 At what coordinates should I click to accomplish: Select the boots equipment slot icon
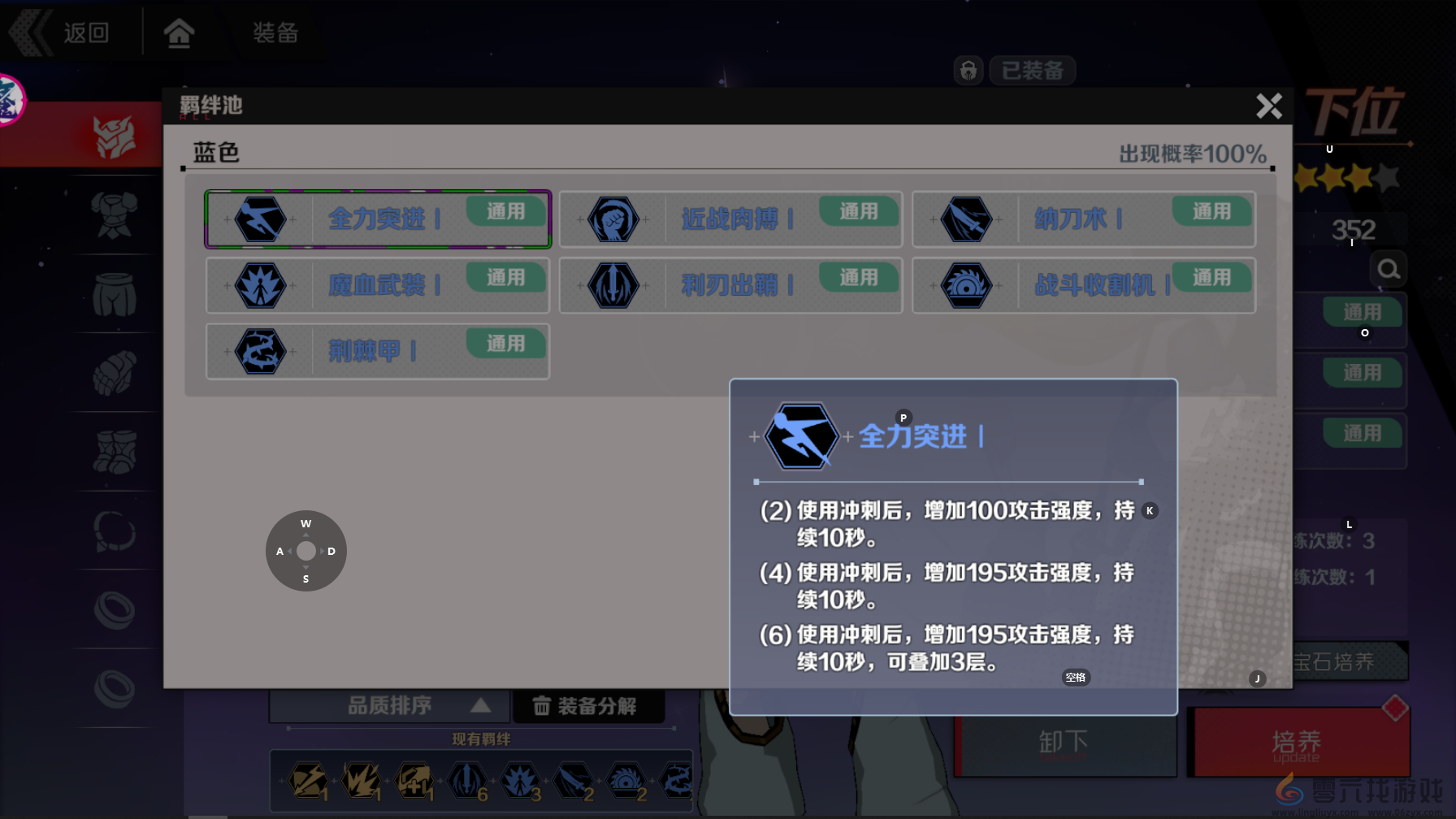coord(116,453)
